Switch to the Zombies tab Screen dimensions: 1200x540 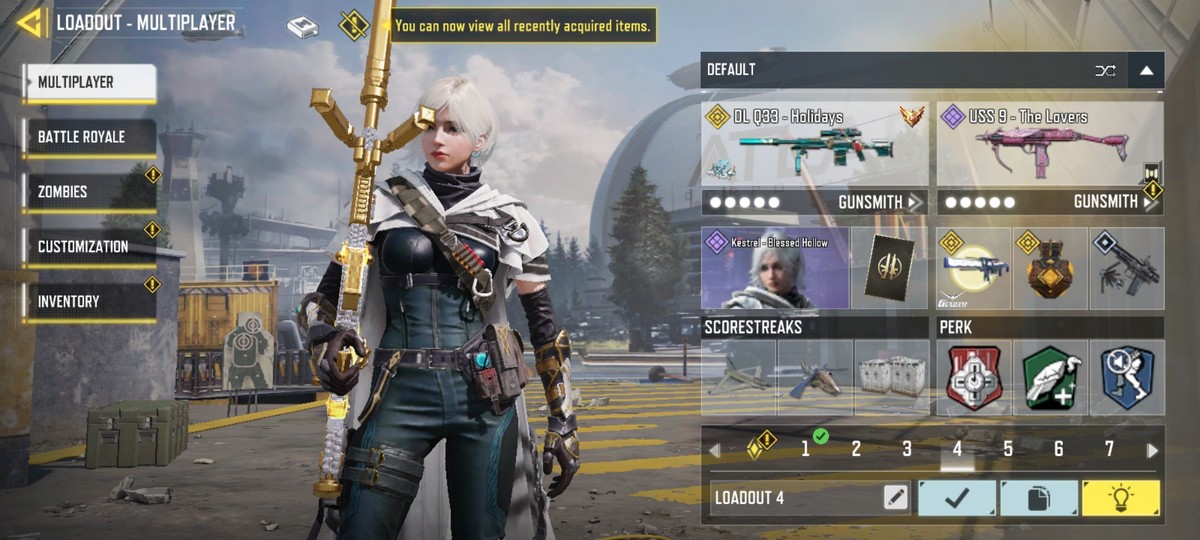(x=90, y=192)
